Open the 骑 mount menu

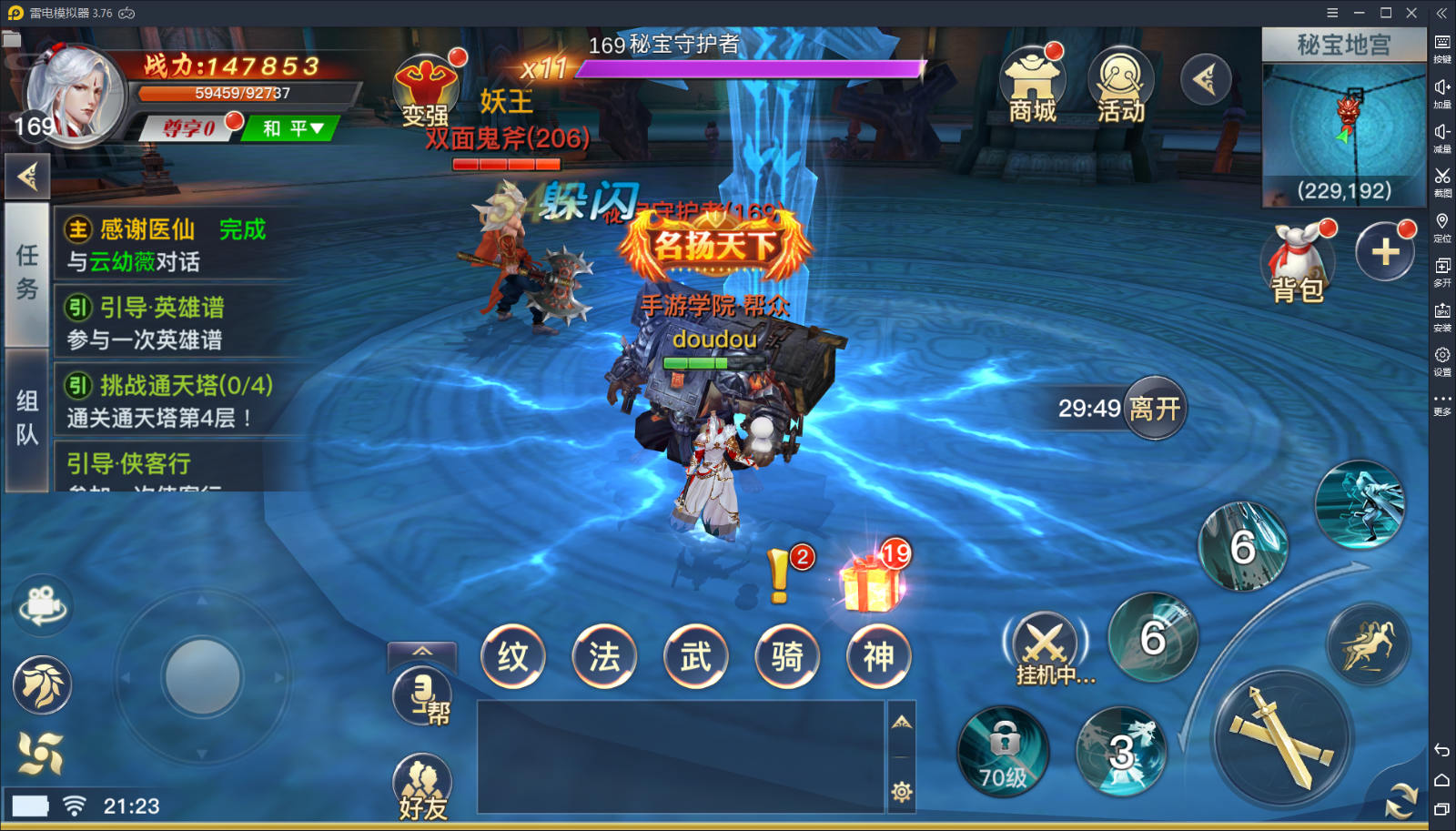click(787, 656)
